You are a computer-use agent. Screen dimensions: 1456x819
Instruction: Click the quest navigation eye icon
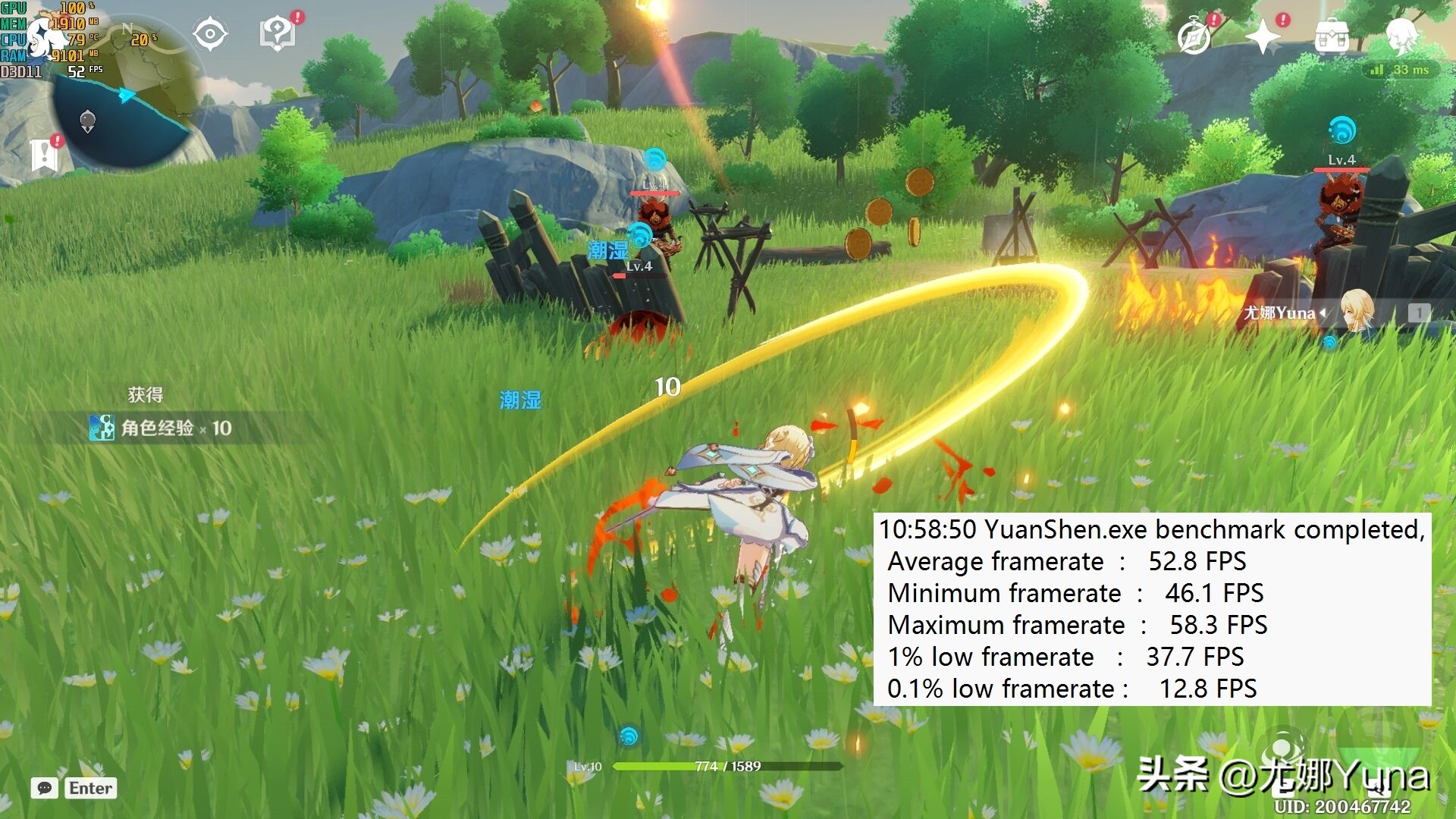coord(210,34)
